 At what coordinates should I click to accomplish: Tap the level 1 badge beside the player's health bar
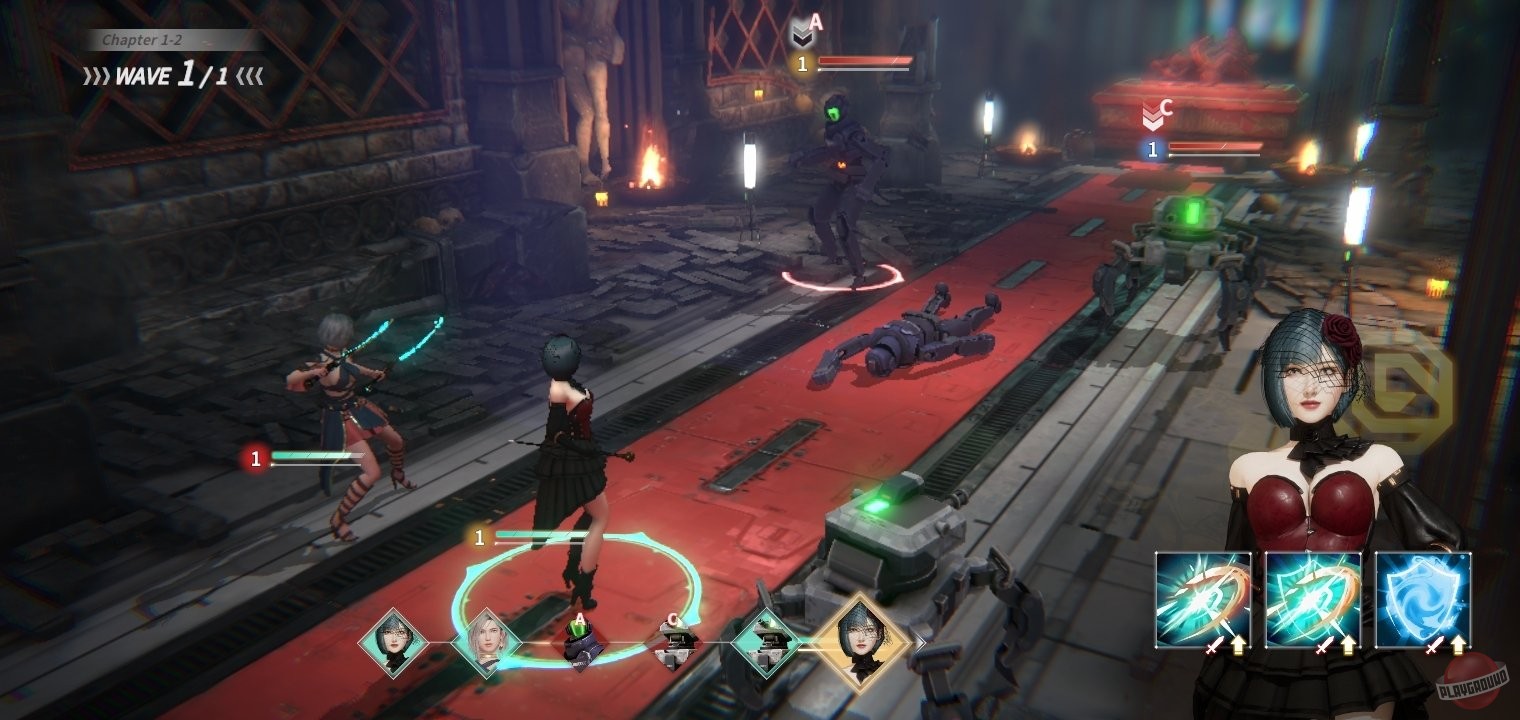click(479, 536)
